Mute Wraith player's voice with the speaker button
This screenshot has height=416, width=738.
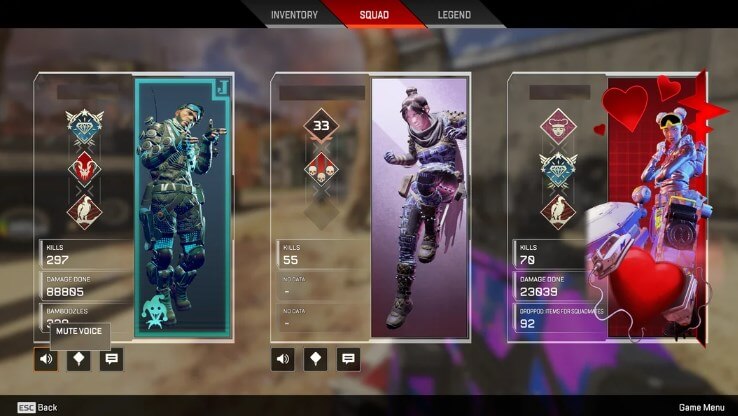(x=283, y=360)
